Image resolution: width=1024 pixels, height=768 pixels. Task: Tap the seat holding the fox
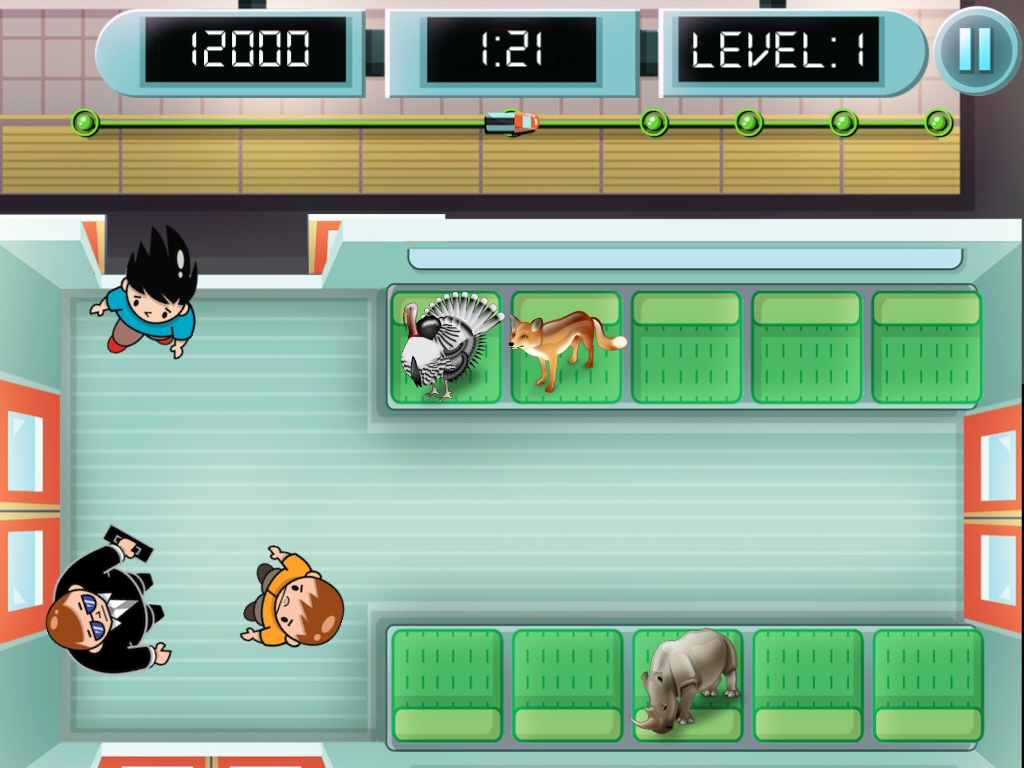coord(565,346)
